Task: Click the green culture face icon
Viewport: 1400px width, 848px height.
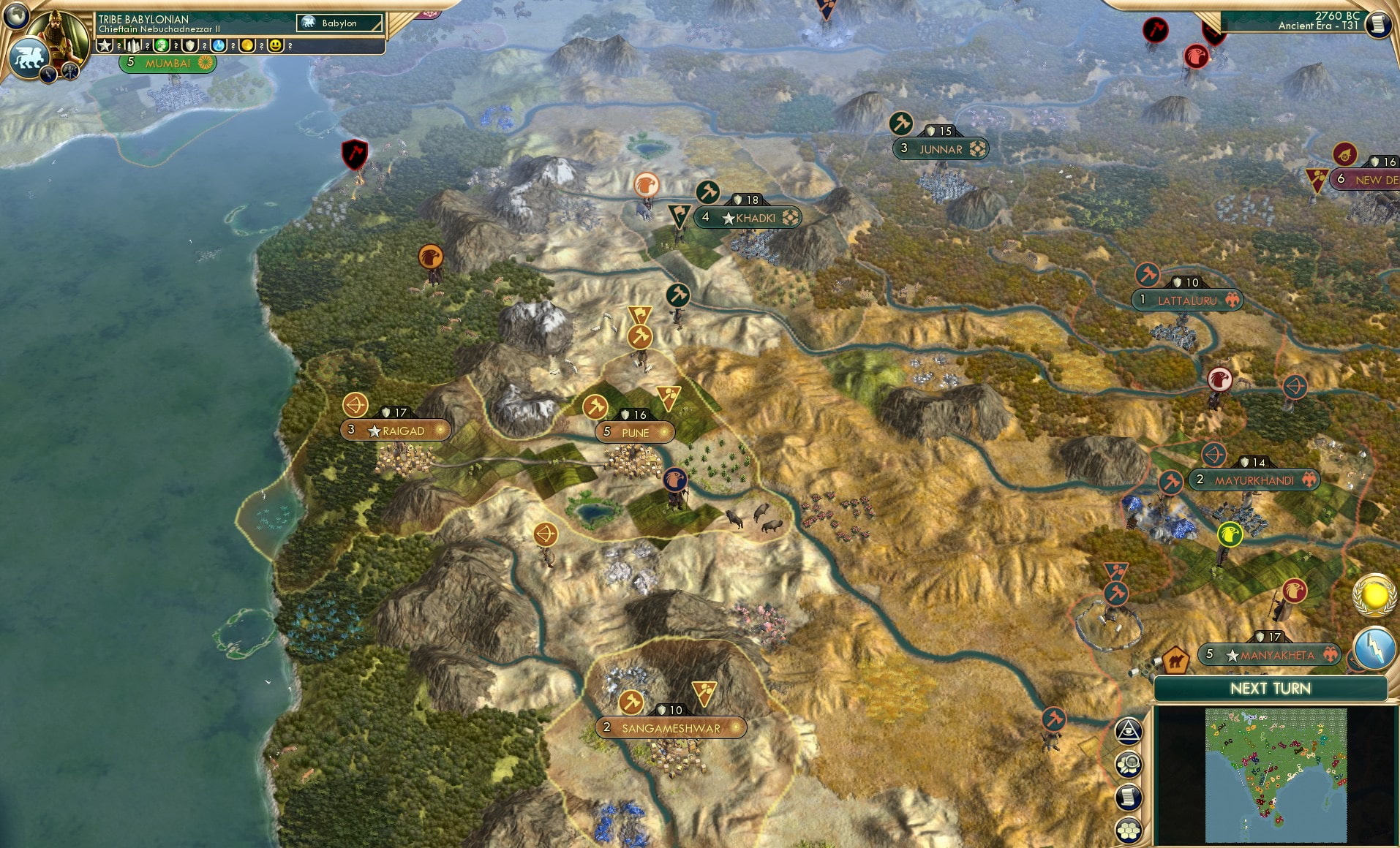Action: 162,45
